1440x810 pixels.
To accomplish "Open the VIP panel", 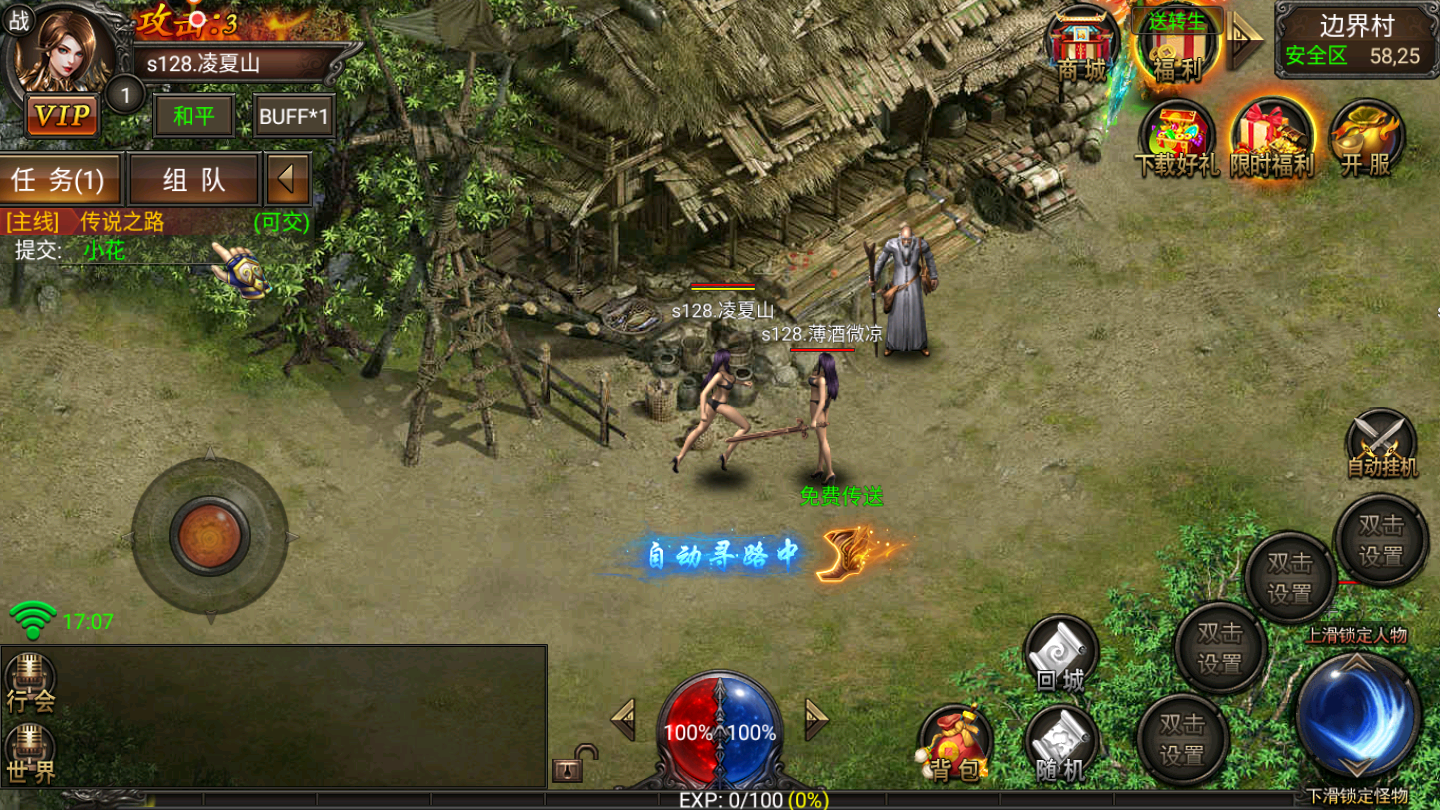I will click(x=62, y=115).
